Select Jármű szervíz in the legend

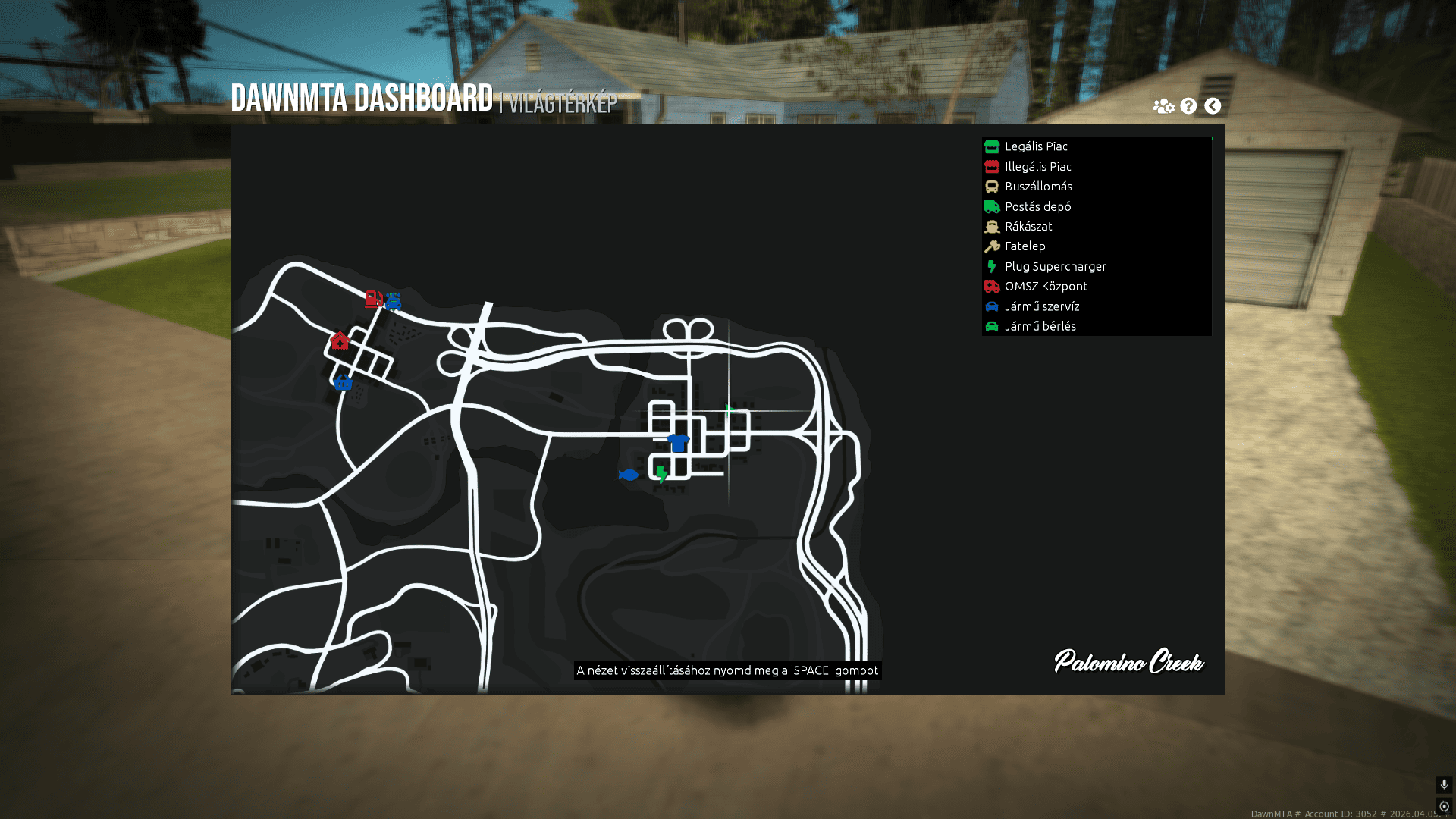pyautogui.click(x=1042, y=306)
